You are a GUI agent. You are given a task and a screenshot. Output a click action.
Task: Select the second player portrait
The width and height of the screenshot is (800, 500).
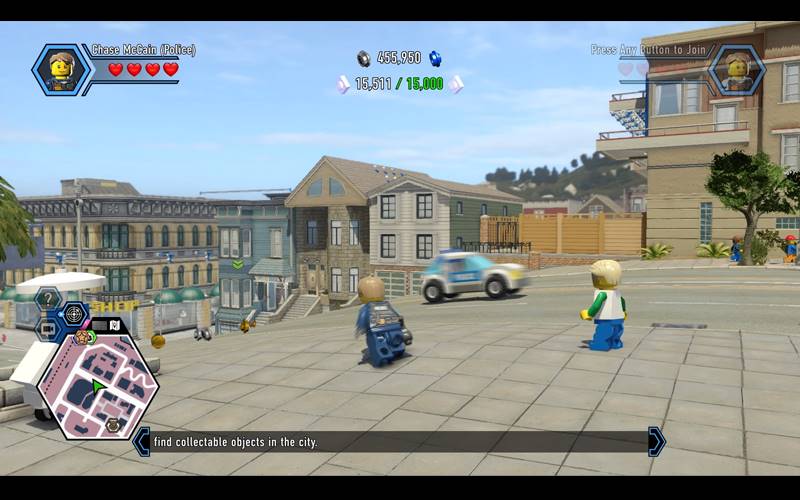pyautogui.click(x=736, y=69)
